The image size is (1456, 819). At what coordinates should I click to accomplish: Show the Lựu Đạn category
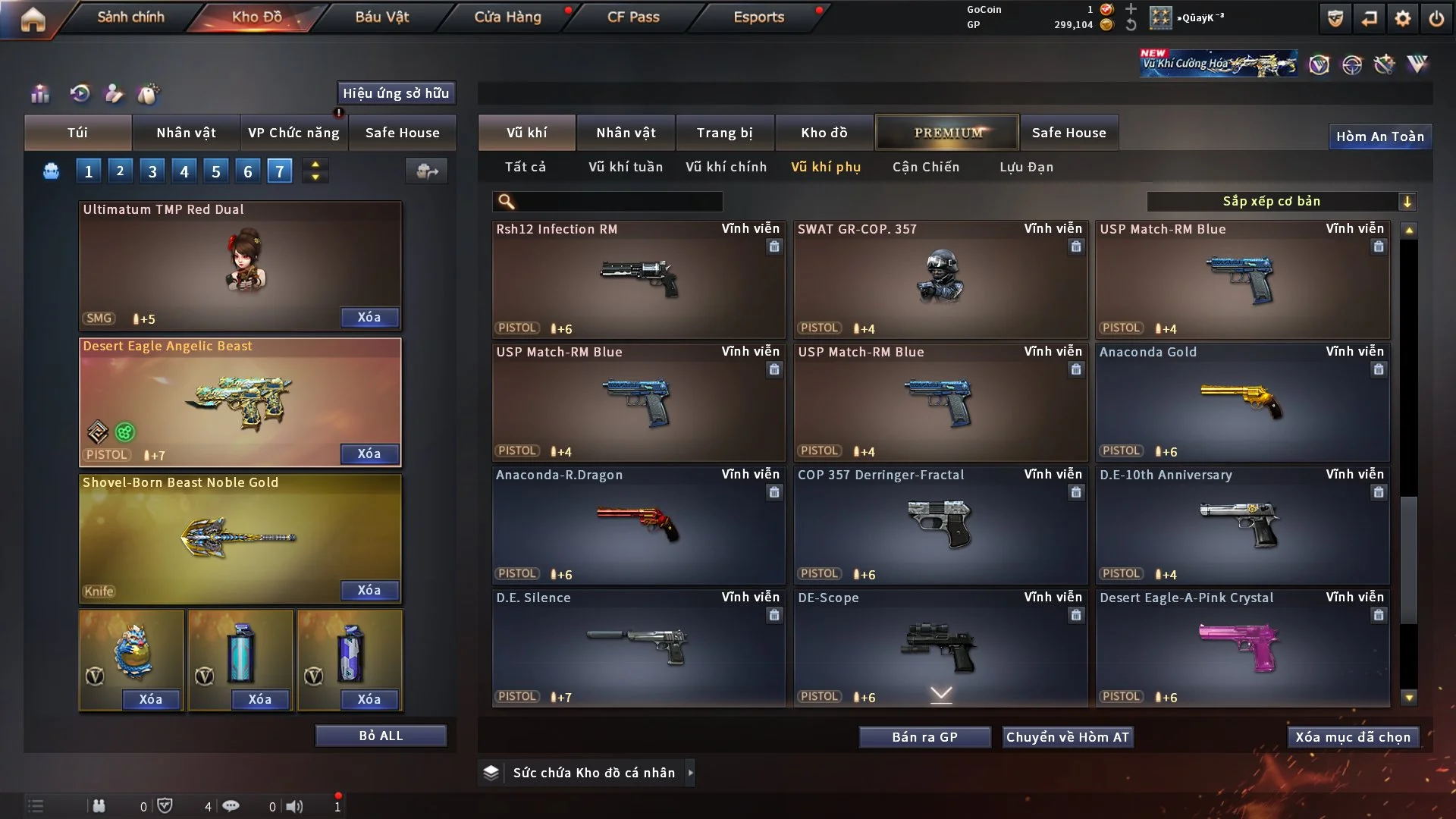(1026, 167)
